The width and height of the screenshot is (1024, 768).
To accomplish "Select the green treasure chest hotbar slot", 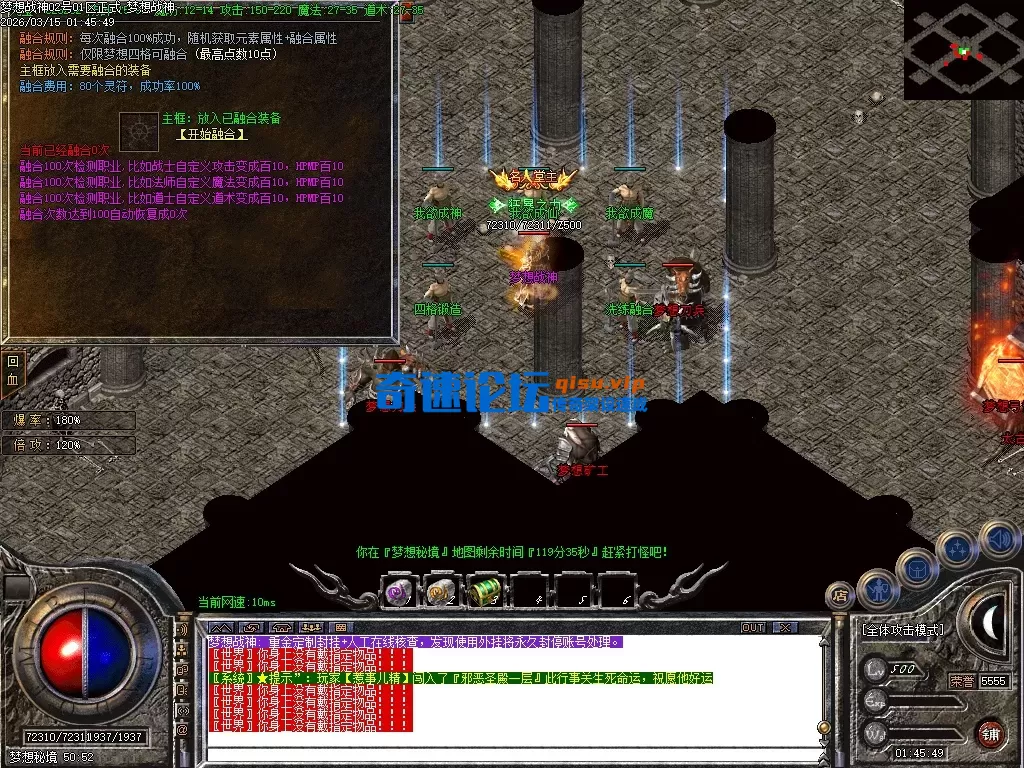I will click(485, 592).
